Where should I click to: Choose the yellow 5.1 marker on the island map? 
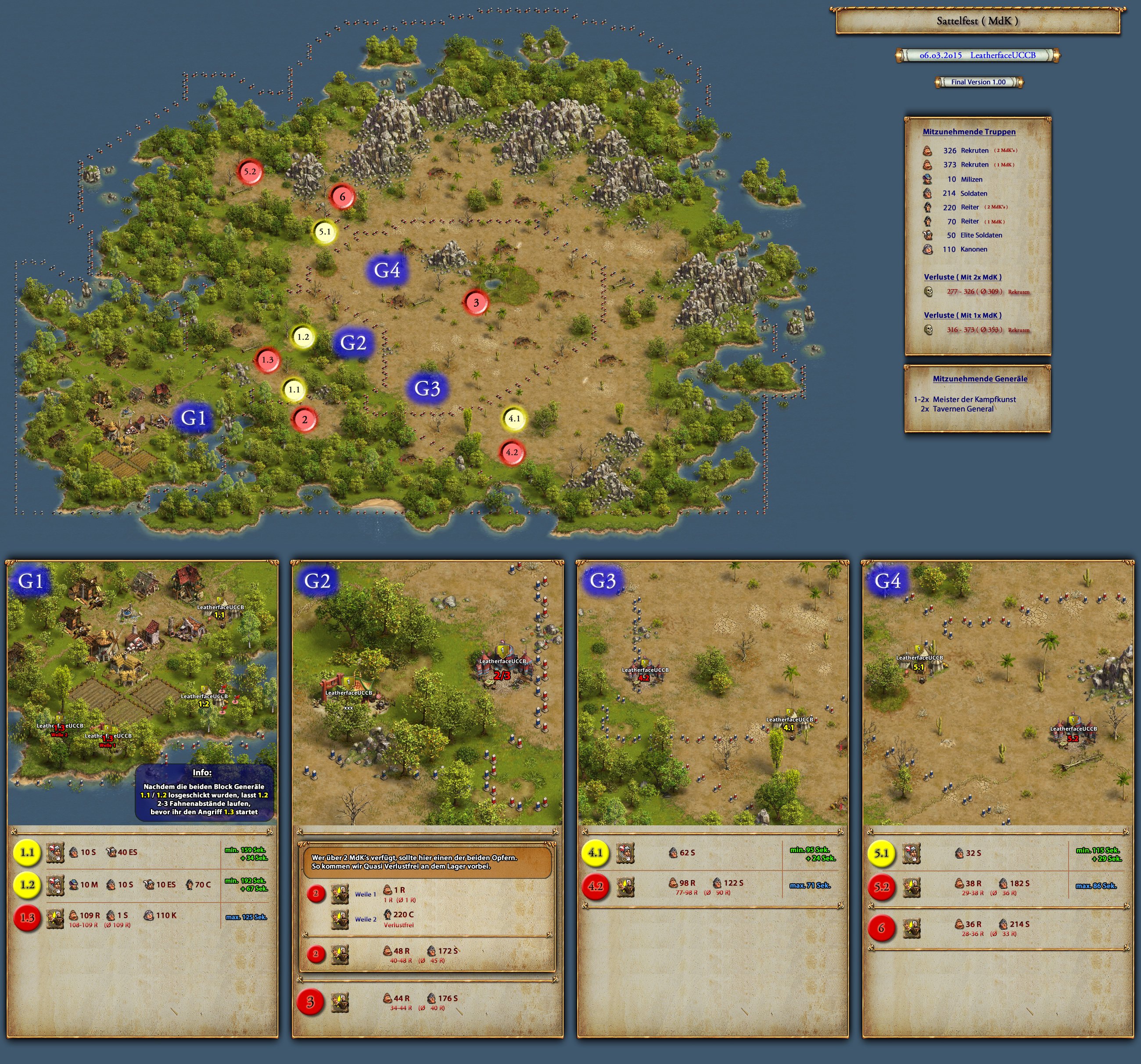pos(325,232)
